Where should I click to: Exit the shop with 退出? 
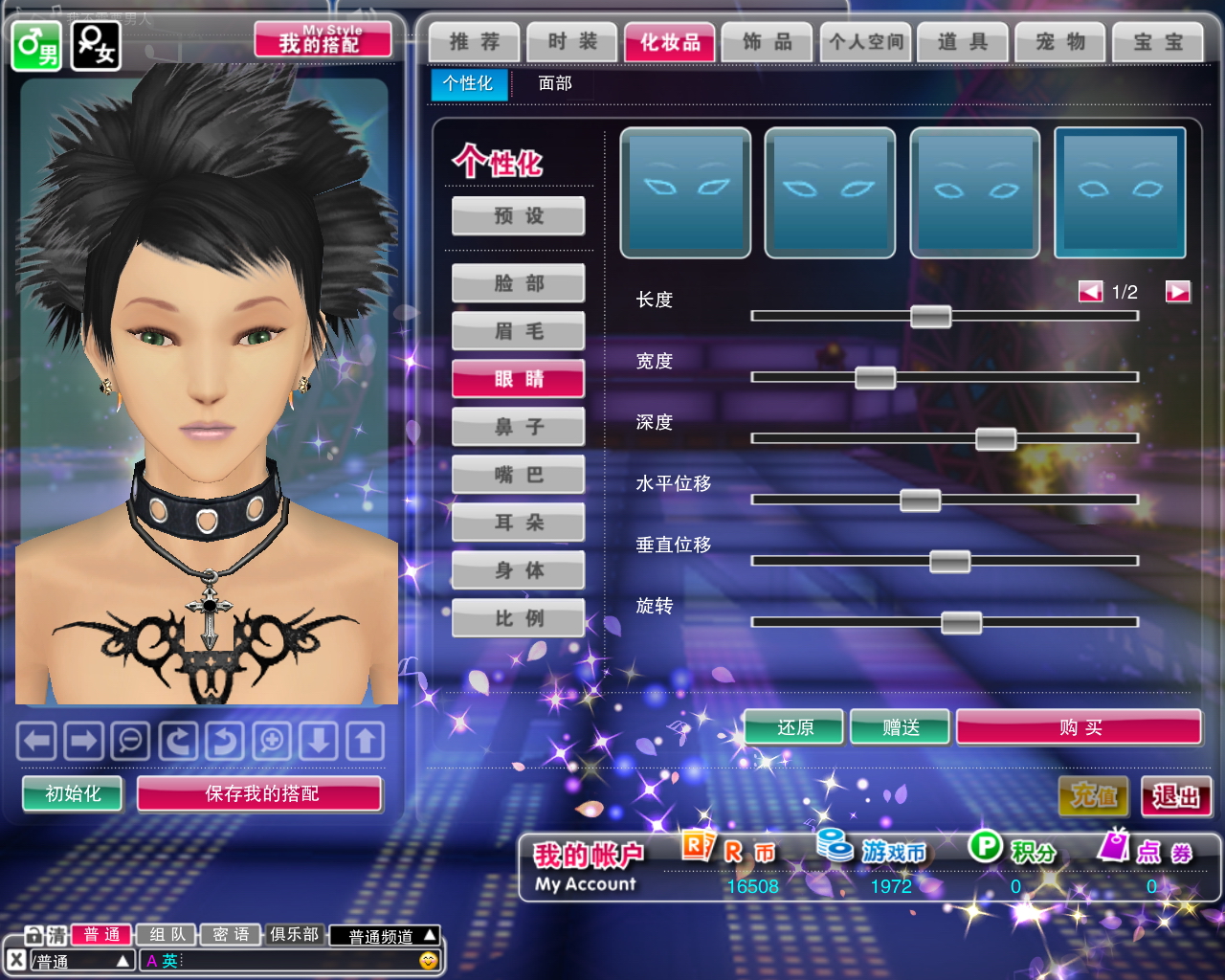[x=1176, y=796]
